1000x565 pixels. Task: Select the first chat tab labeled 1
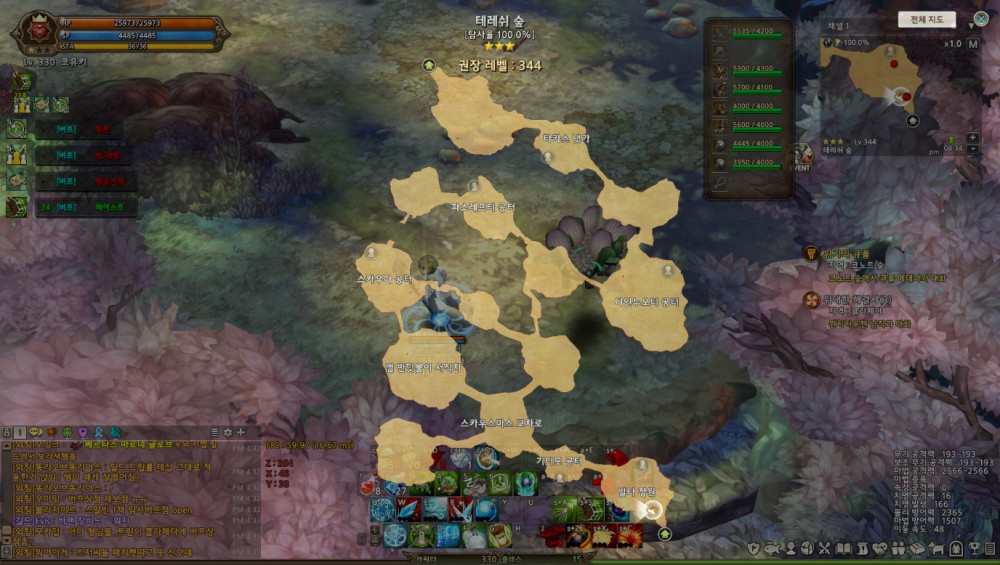(x=19, y=432)
